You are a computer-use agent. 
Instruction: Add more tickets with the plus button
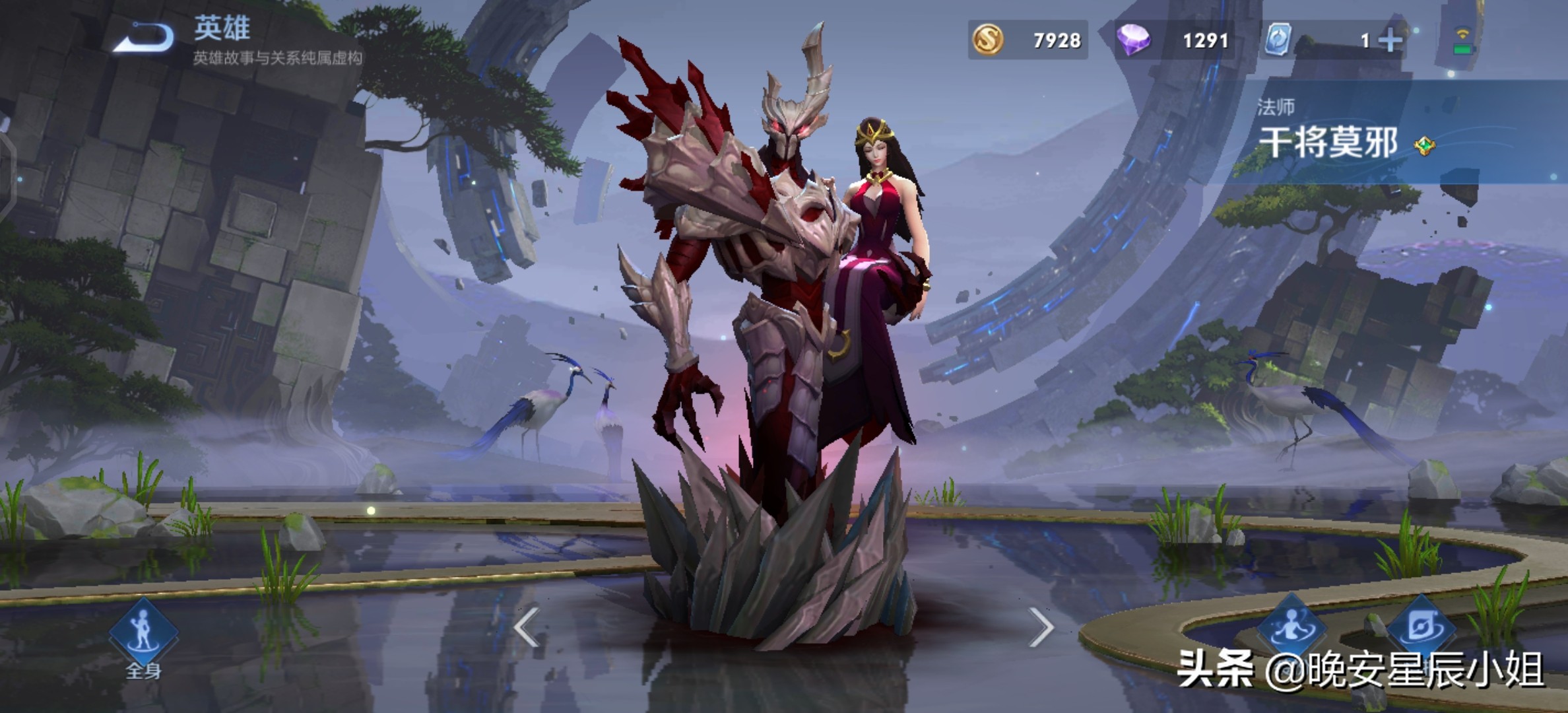click(x=1390, y=40)
